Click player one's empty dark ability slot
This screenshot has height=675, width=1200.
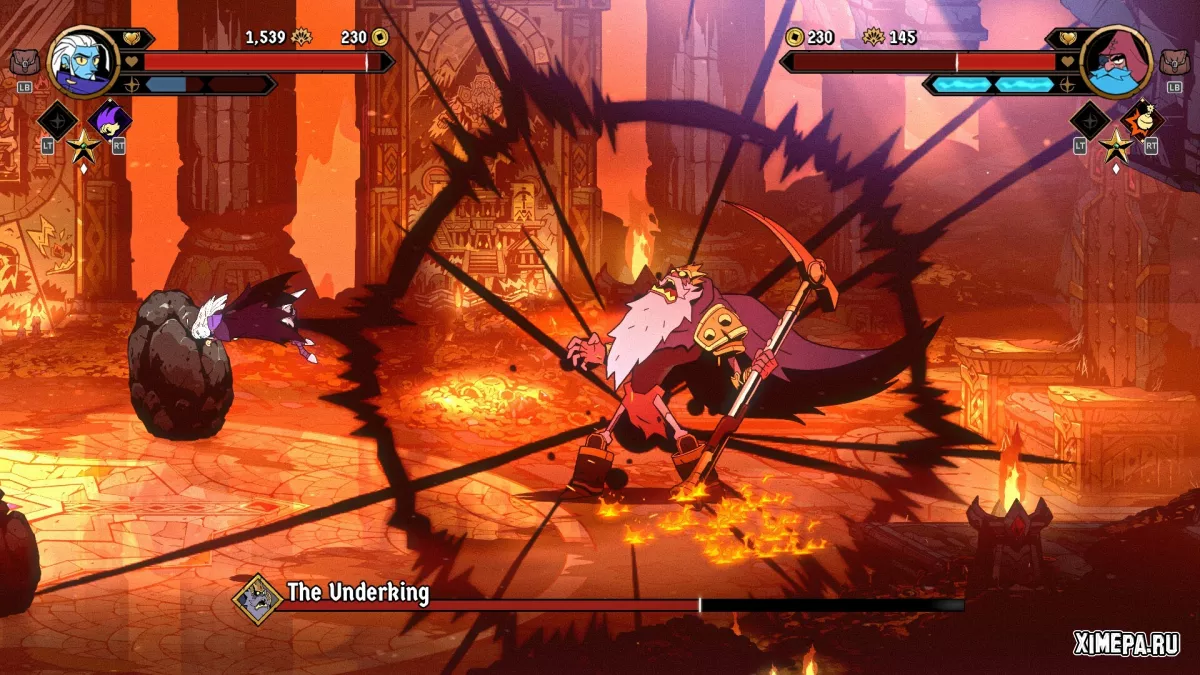coord(57,121)
